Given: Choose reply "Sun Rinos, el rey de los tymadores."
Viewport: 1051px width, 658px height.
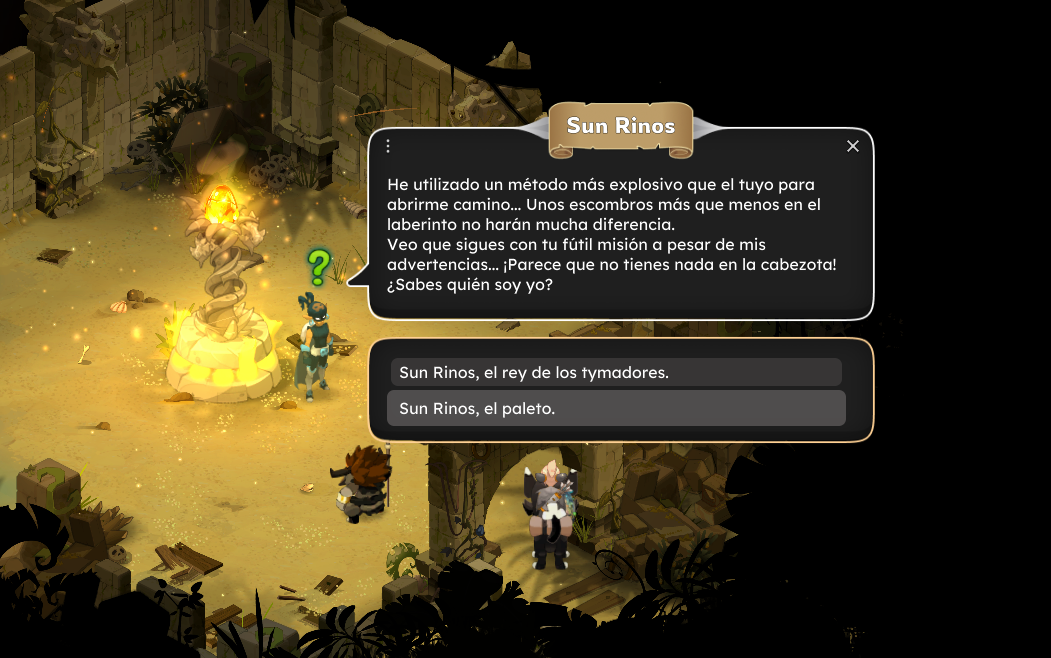Looking at the screenshot, I should click(x=615, y=372).
